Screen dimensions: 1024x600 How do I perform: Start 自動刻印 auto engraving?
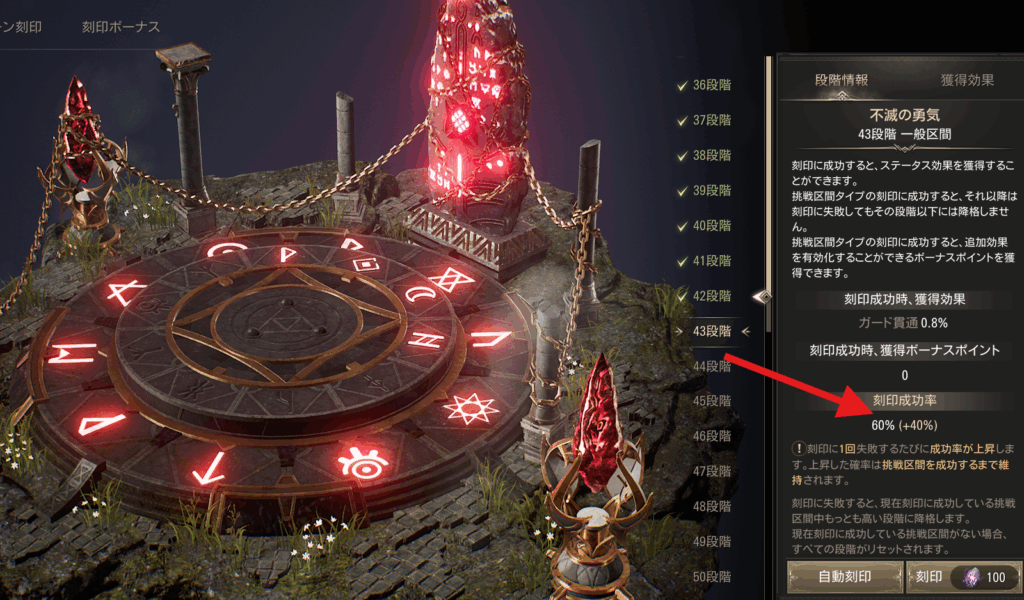pos(844,577)
